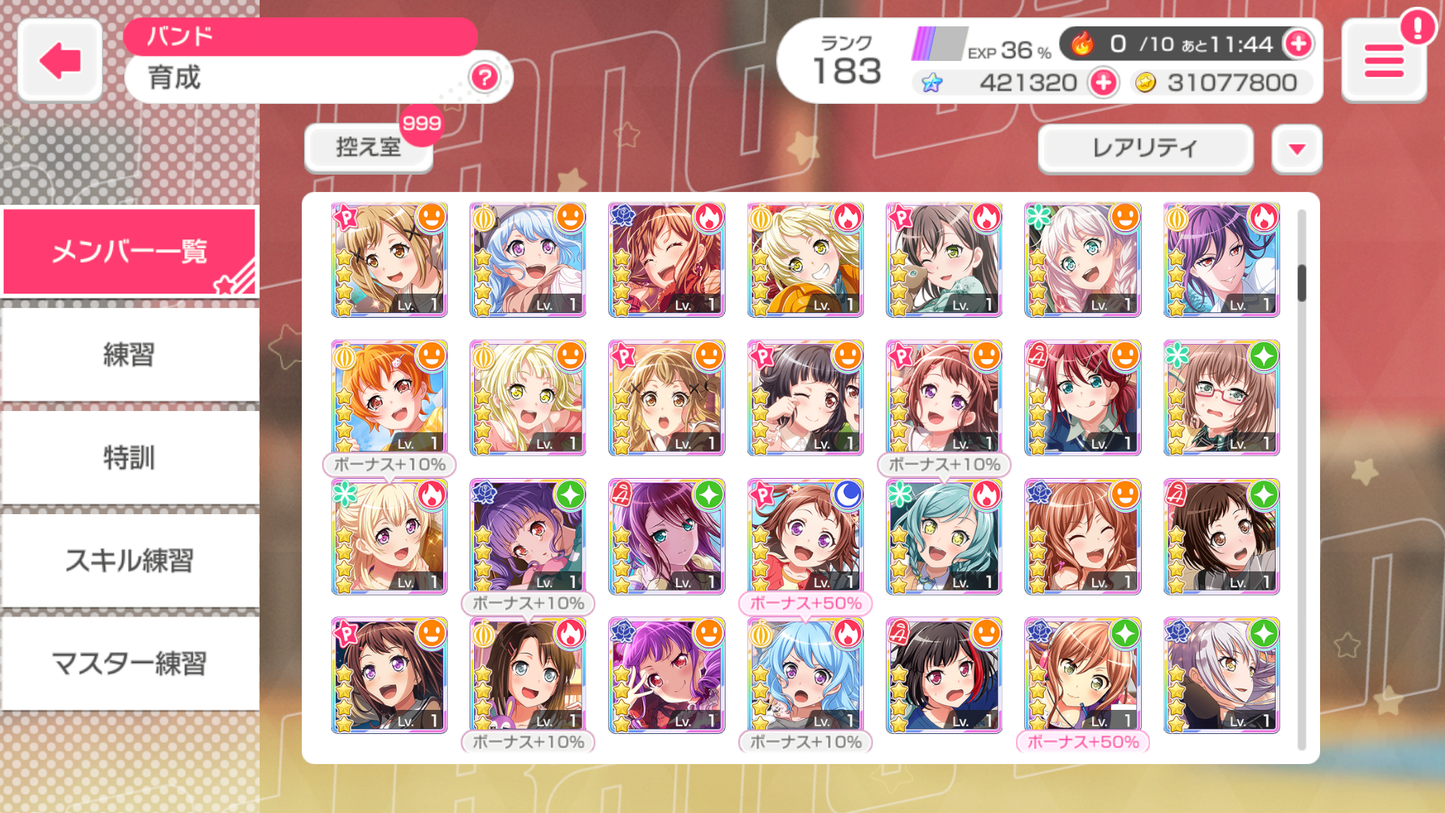Image resolution: width=1445 pixels, height=813 pixels.
Task: Select the メンバー一覧 tab
Action: tap(129, 250)
